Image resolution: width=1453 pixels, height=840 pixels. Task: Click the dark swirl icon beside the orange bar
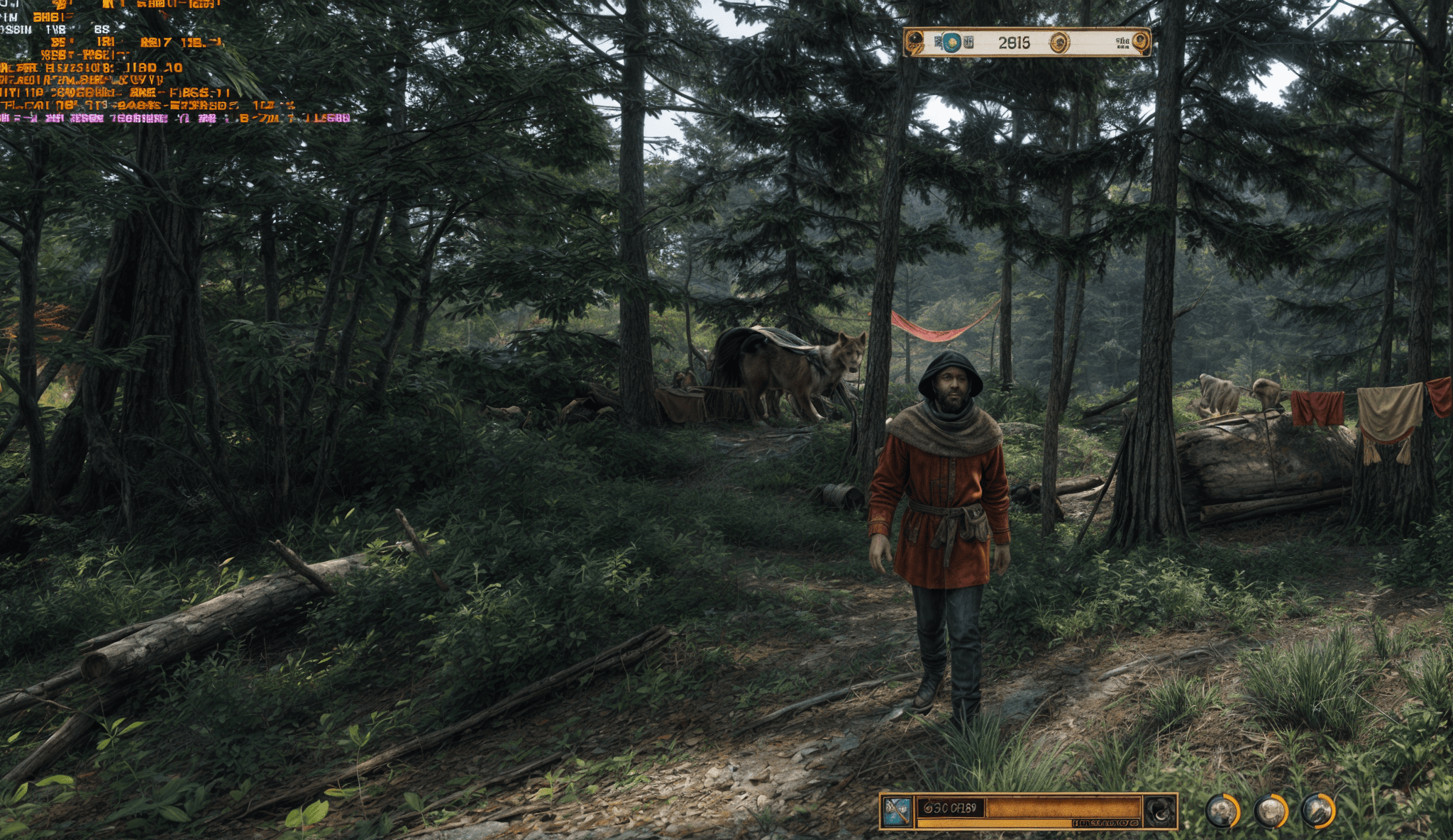[x=1160, y=811]
